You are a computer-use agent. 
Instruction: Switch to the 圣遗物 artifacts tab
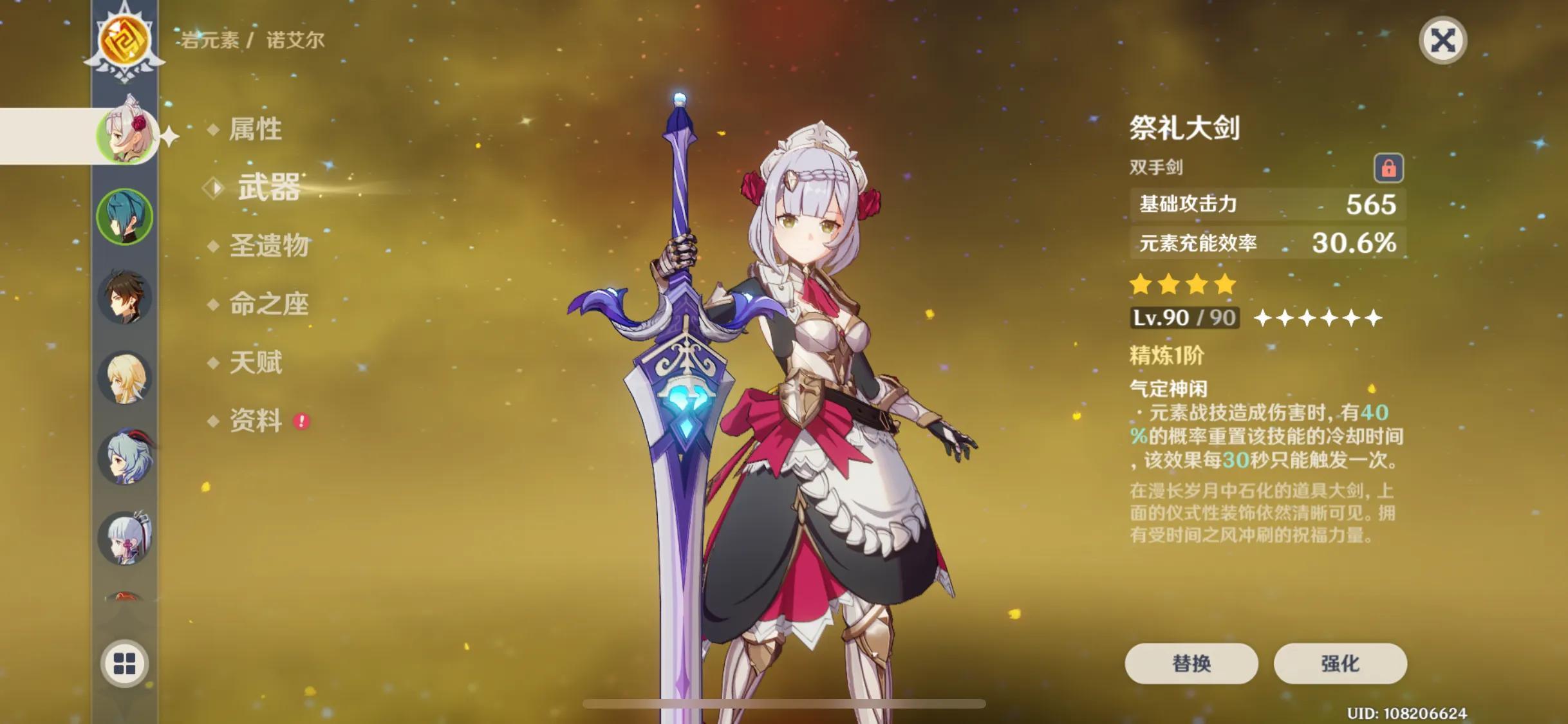[268, 246]
